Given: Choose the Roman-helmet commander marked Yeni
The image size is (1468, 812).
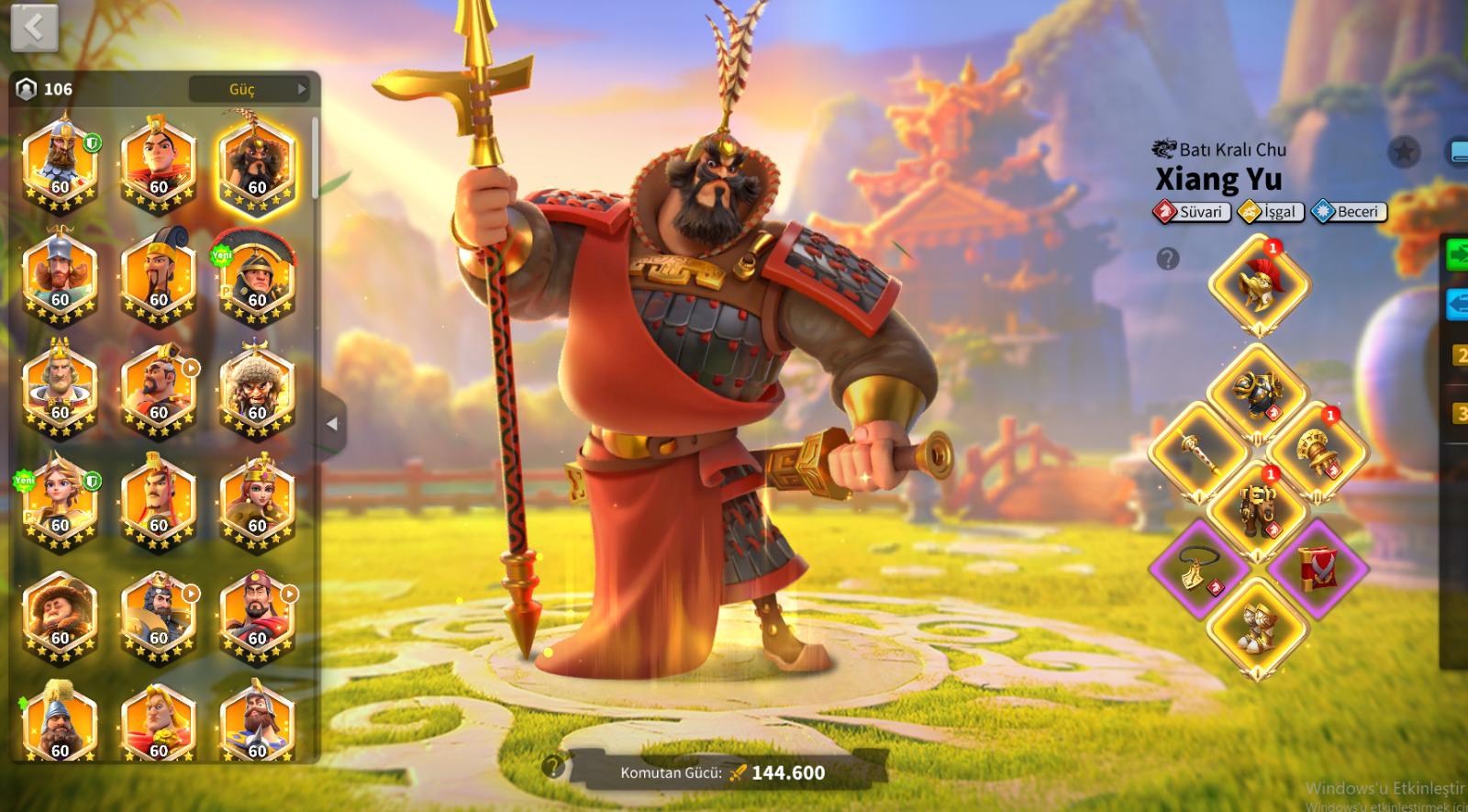Looking at the screenshot, I should point(257,277).
